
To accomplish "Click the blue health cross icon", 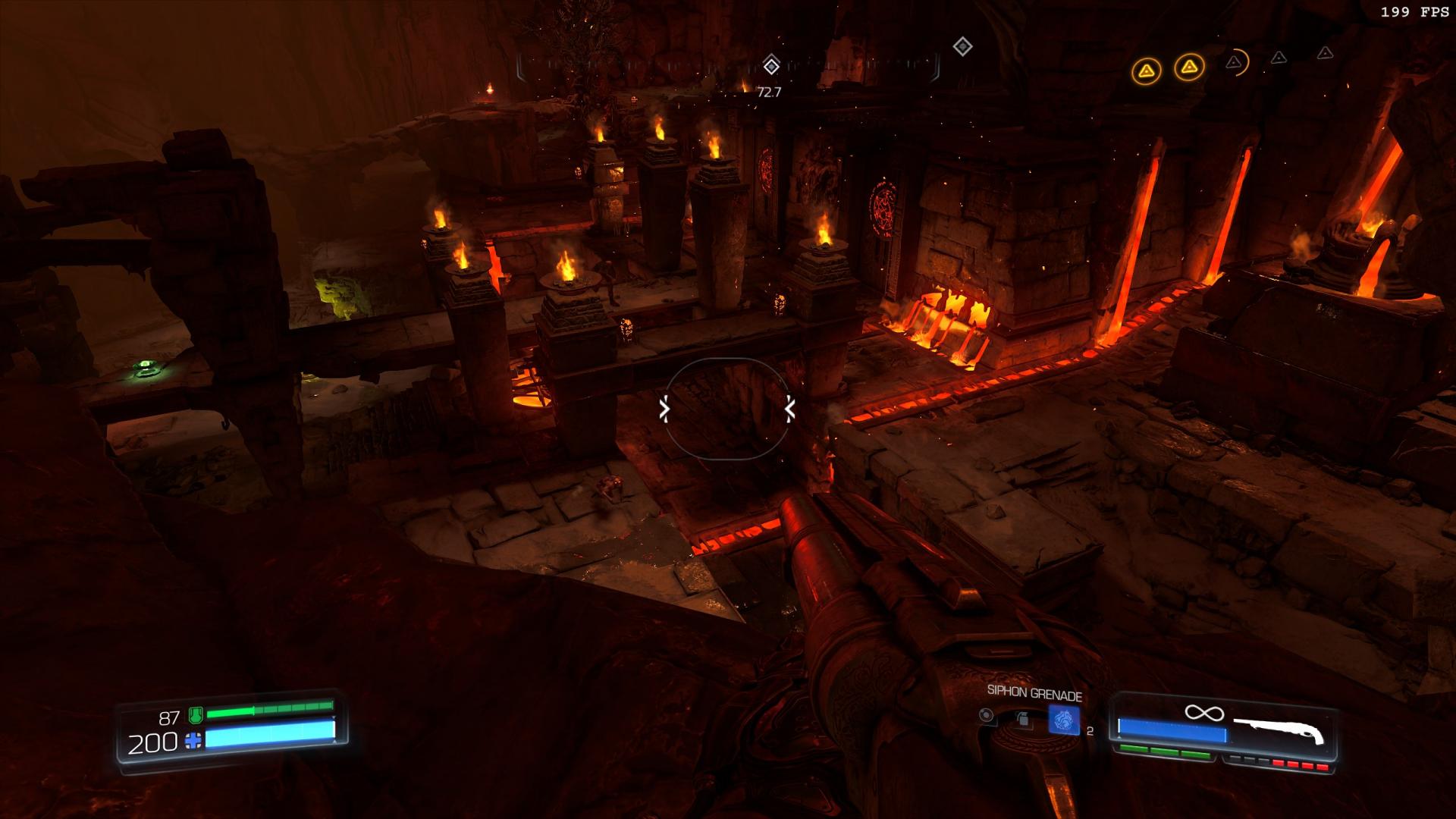I will pos(194,741).
